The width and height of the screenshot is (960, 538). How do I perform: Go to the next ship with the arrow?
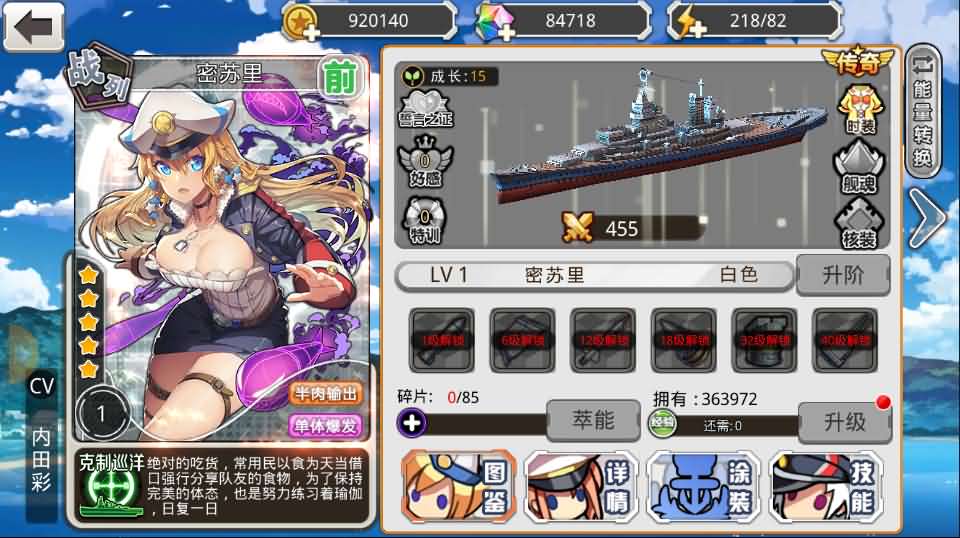926,220
